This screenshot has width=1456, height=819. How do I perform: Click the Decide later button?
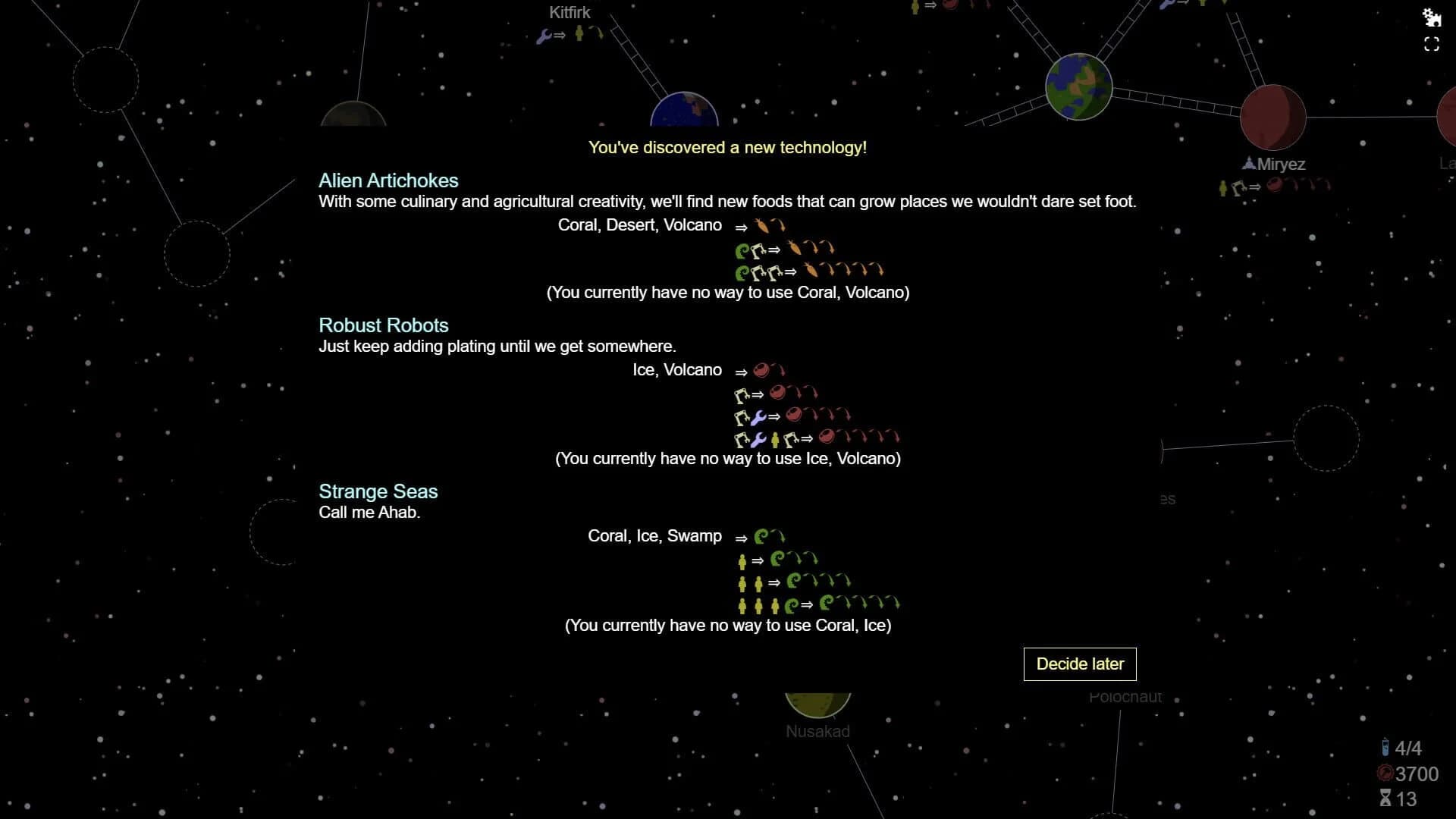(x=1079, y=664)
